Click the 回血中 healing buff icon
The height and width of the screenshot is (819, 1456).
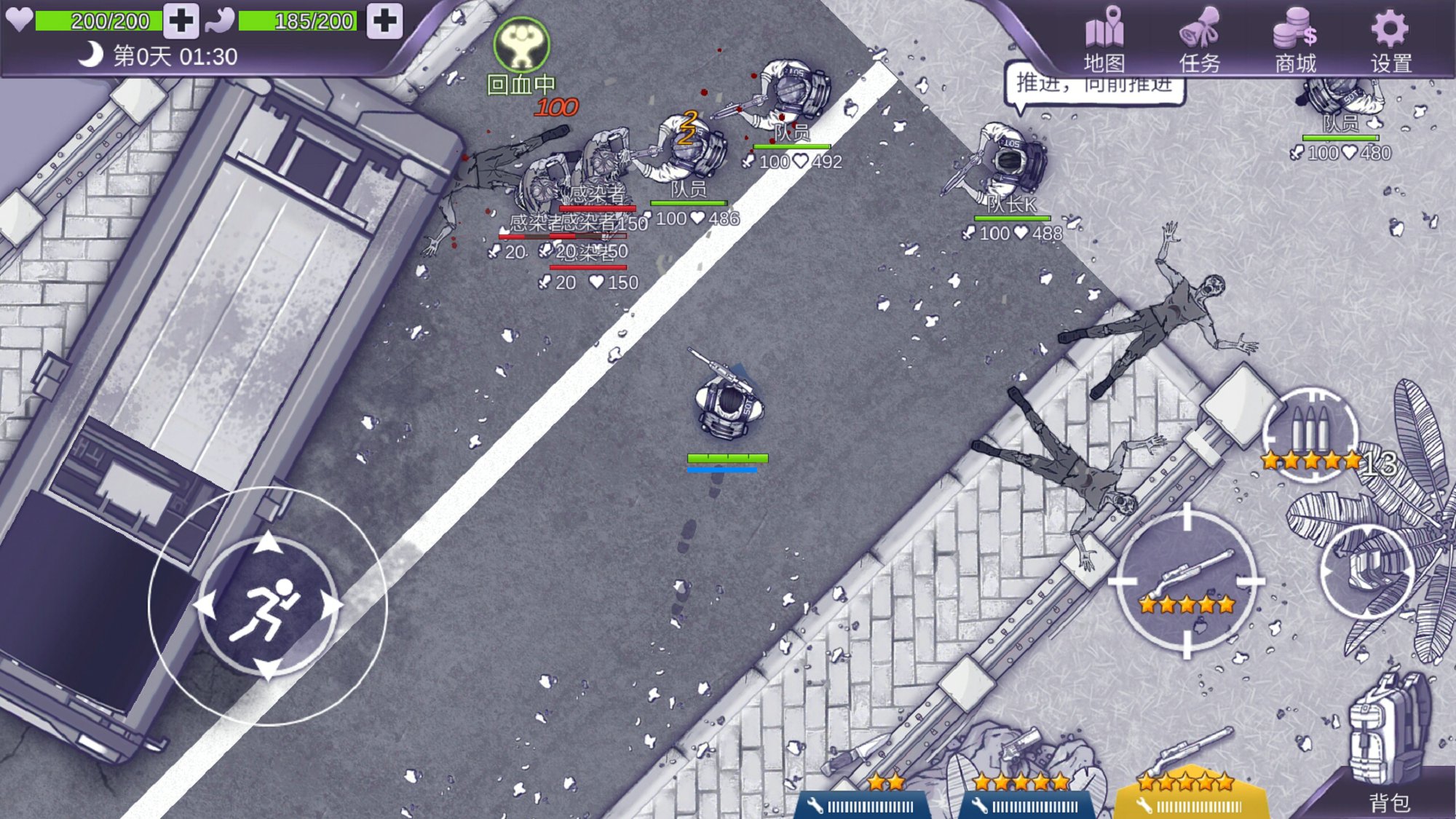pyautogui.click(x=521, y=45)
